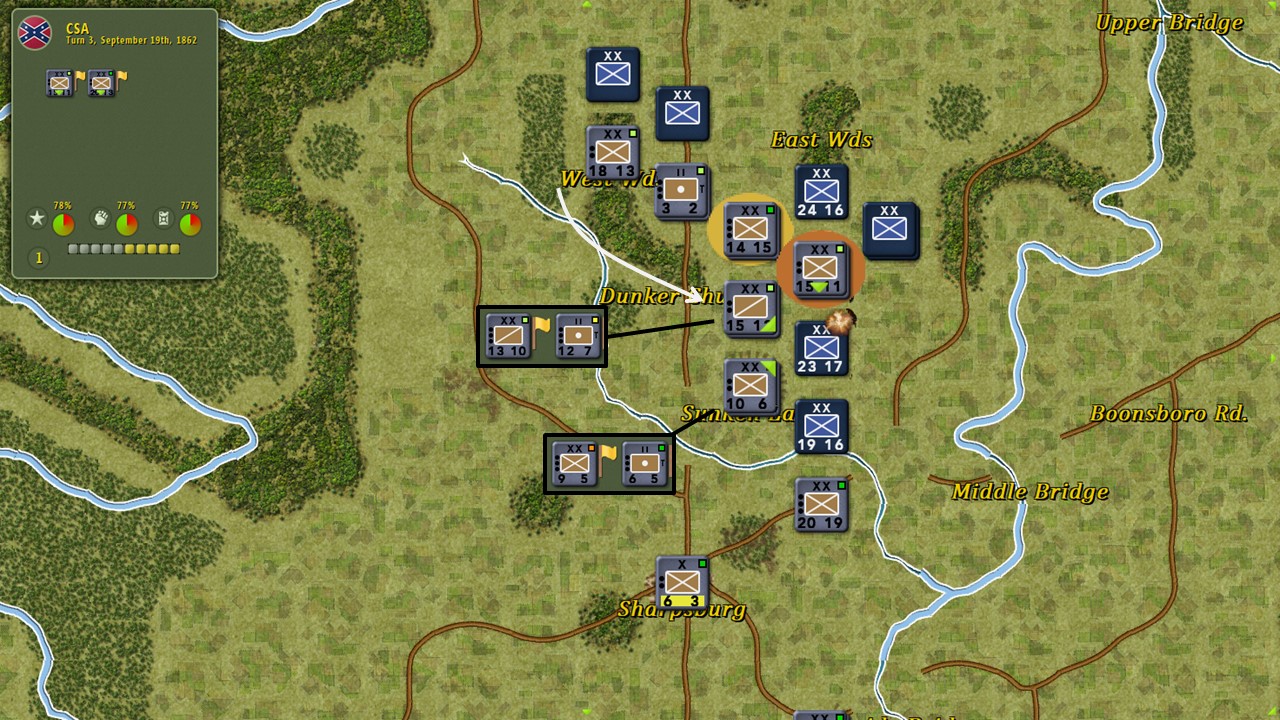
Task: Select the orange-highlighted brigade 15 11
Action: 820,269
